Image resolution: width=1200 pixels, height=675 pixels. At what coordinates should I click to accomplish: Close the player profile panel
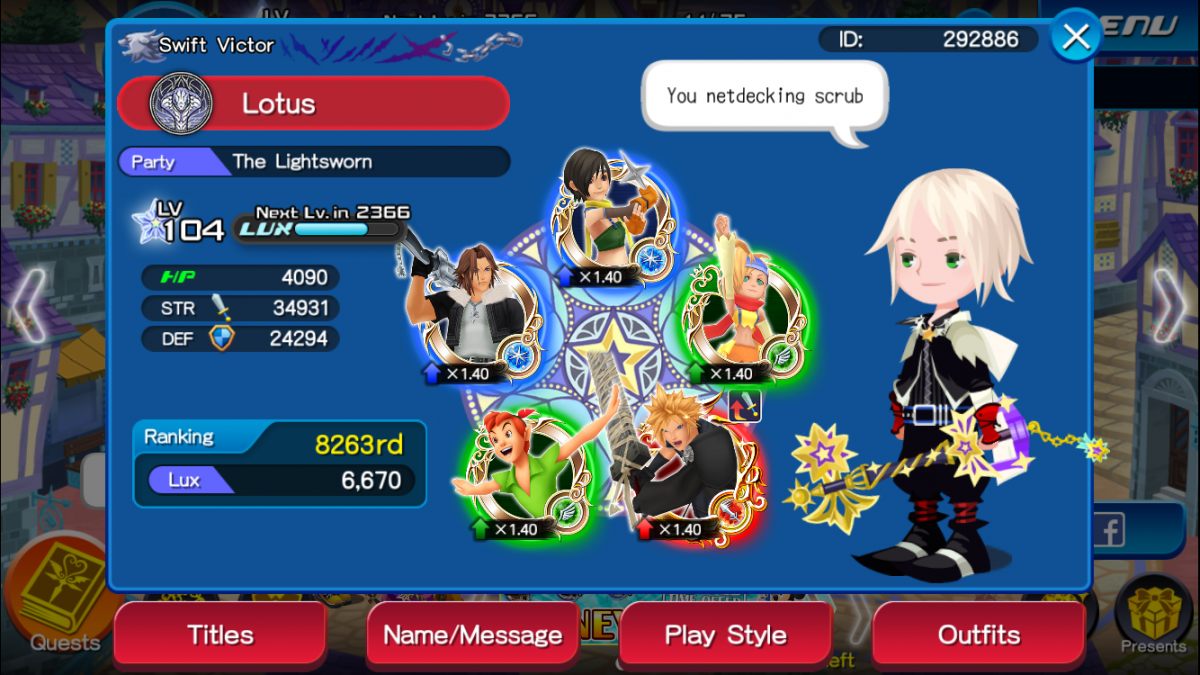coord(1076,37)
